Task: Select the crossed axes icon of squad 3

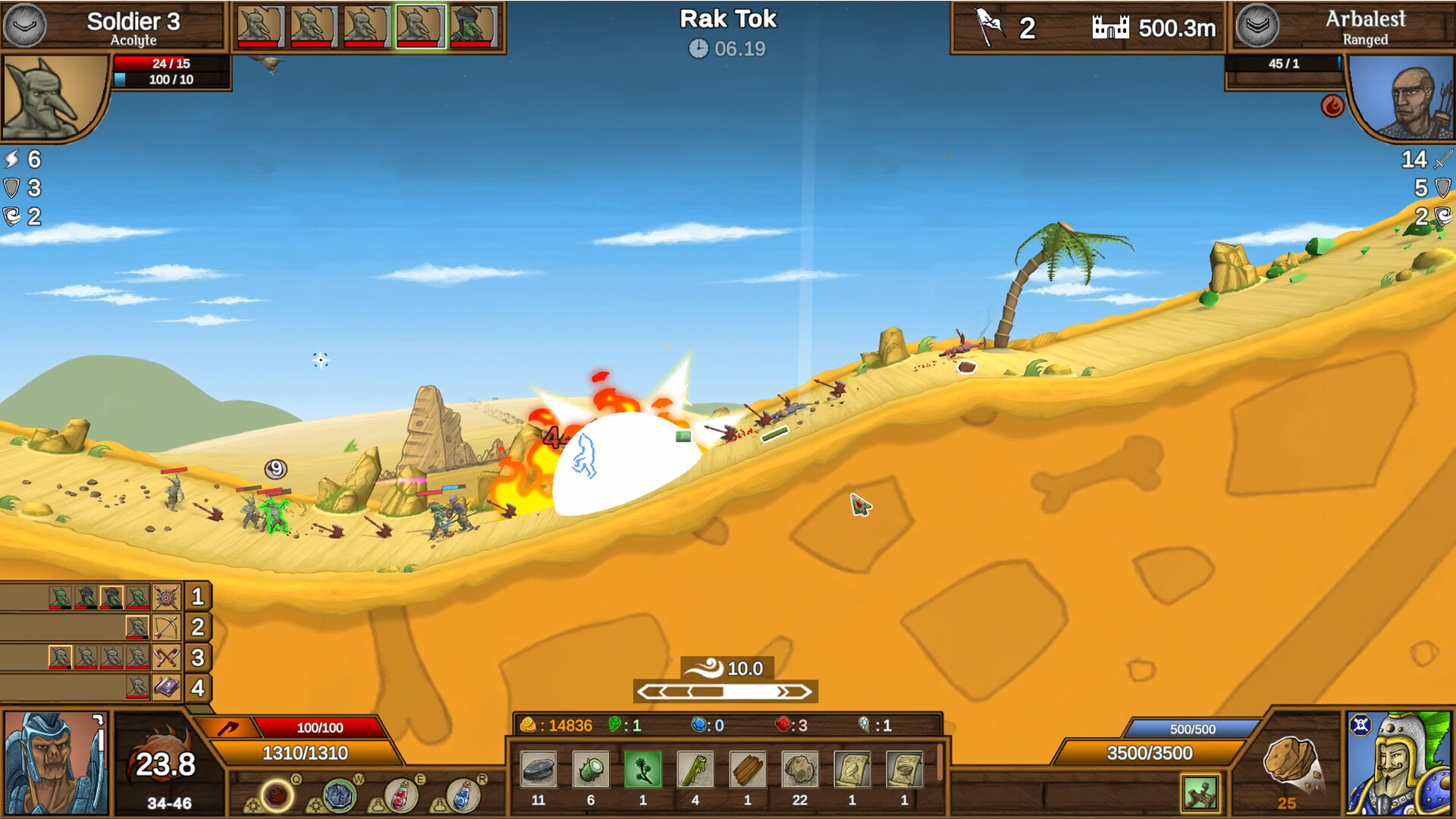Action: [x=166, y=657]
